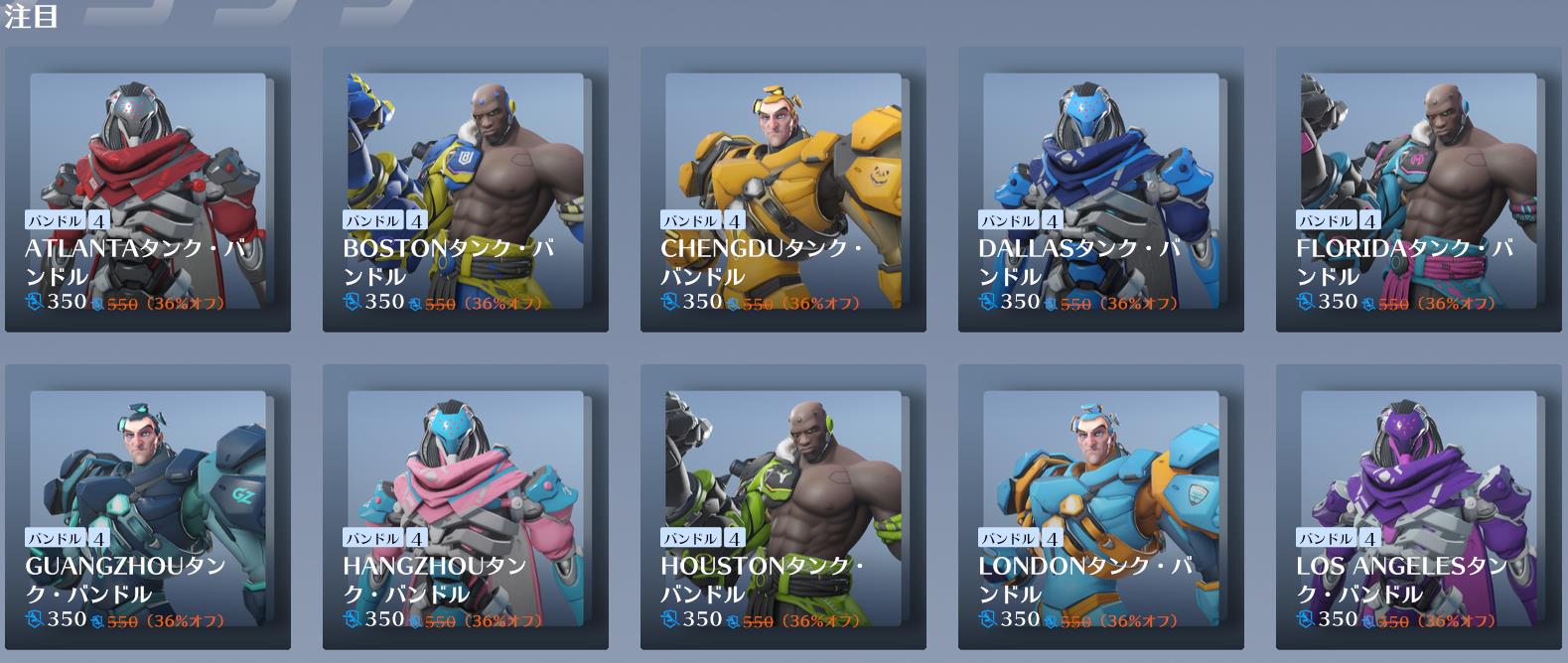1568x663 pixels.
Task: Select the GUANGZHOU tank bundle
Action: point(148,506)
